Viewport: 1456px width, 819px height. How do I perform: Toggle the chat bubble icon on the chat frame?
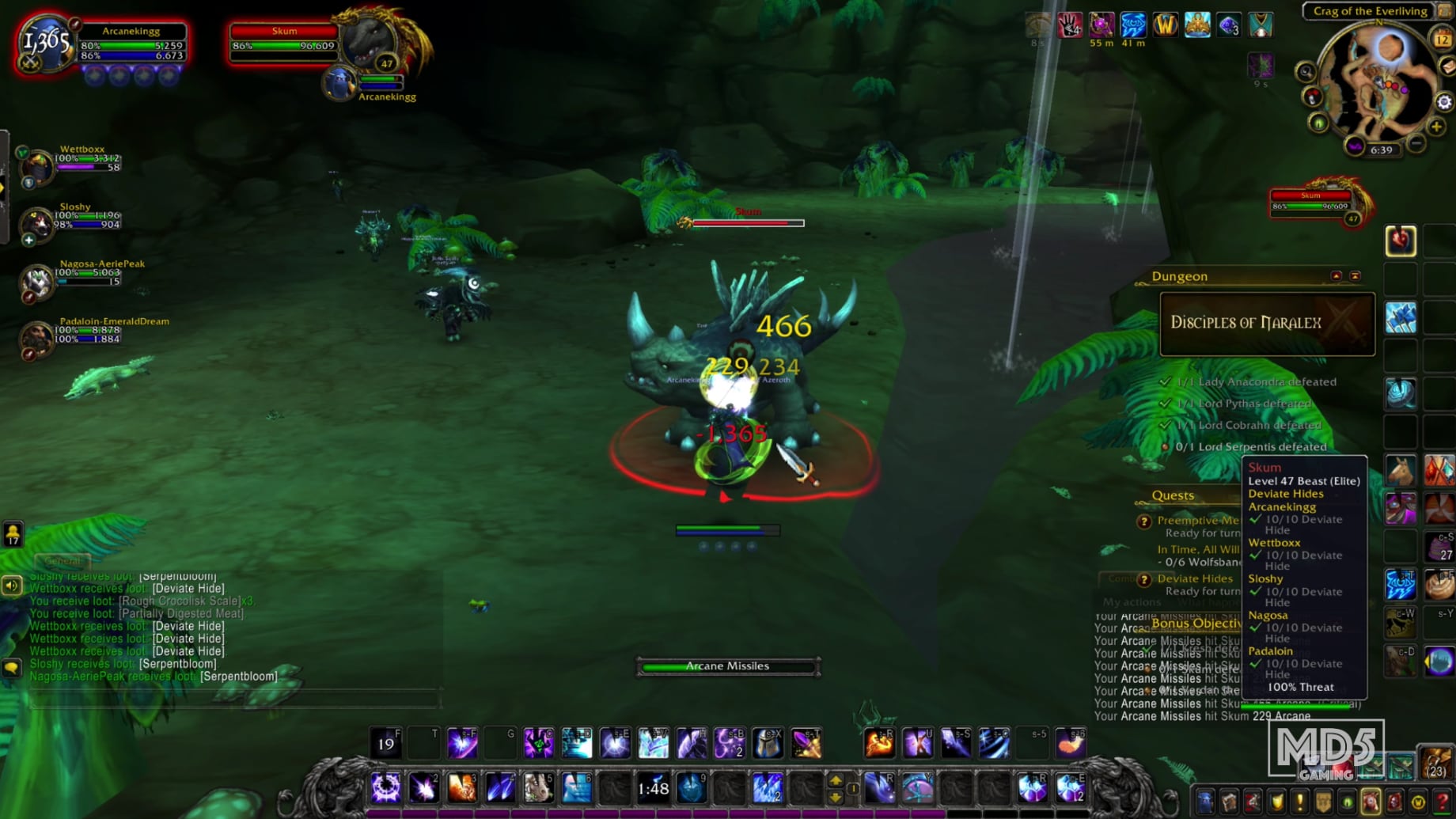[x=11, y=665]
